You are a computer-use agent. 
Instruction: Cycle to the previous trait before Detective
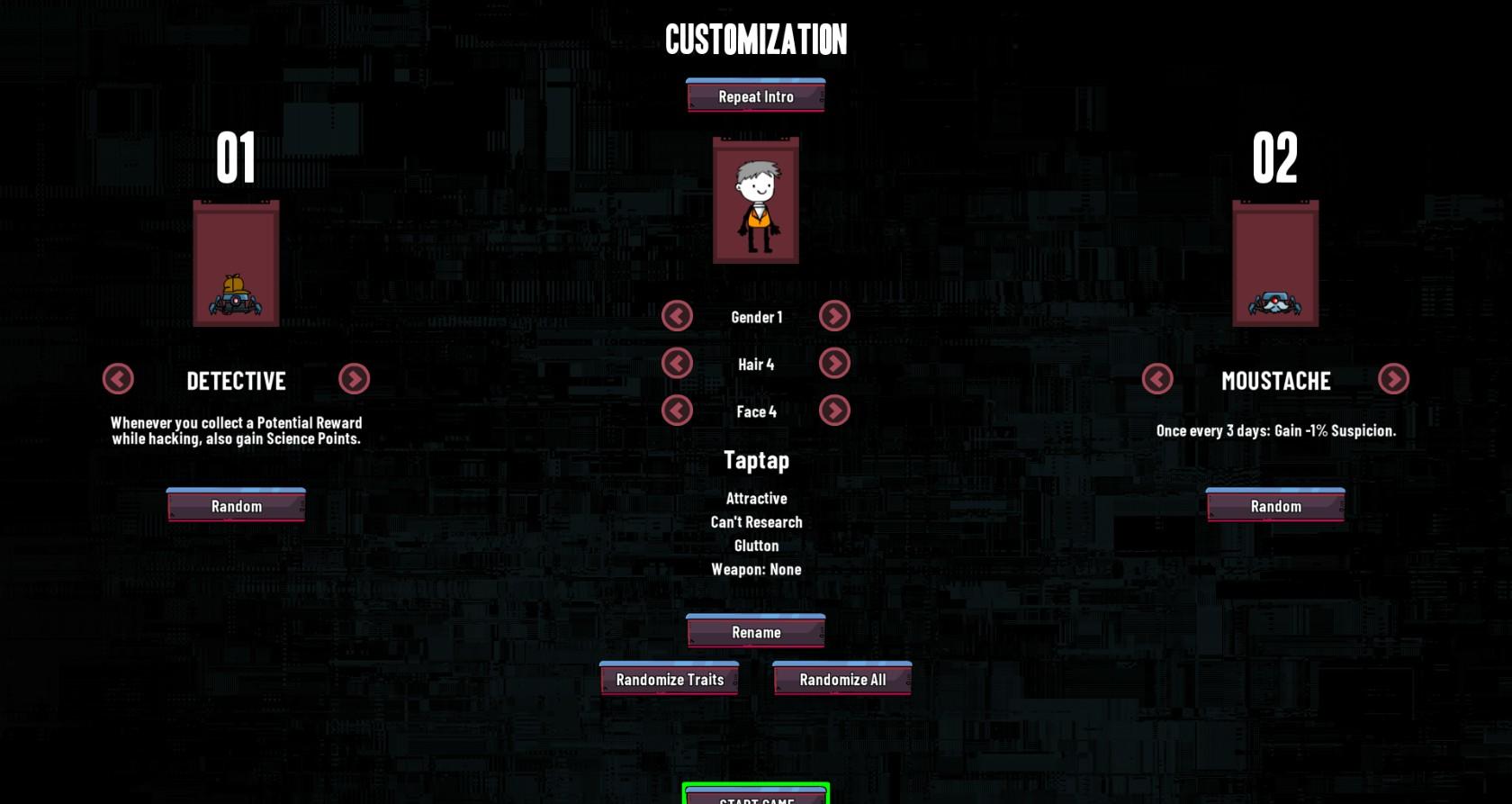point(118,380)
